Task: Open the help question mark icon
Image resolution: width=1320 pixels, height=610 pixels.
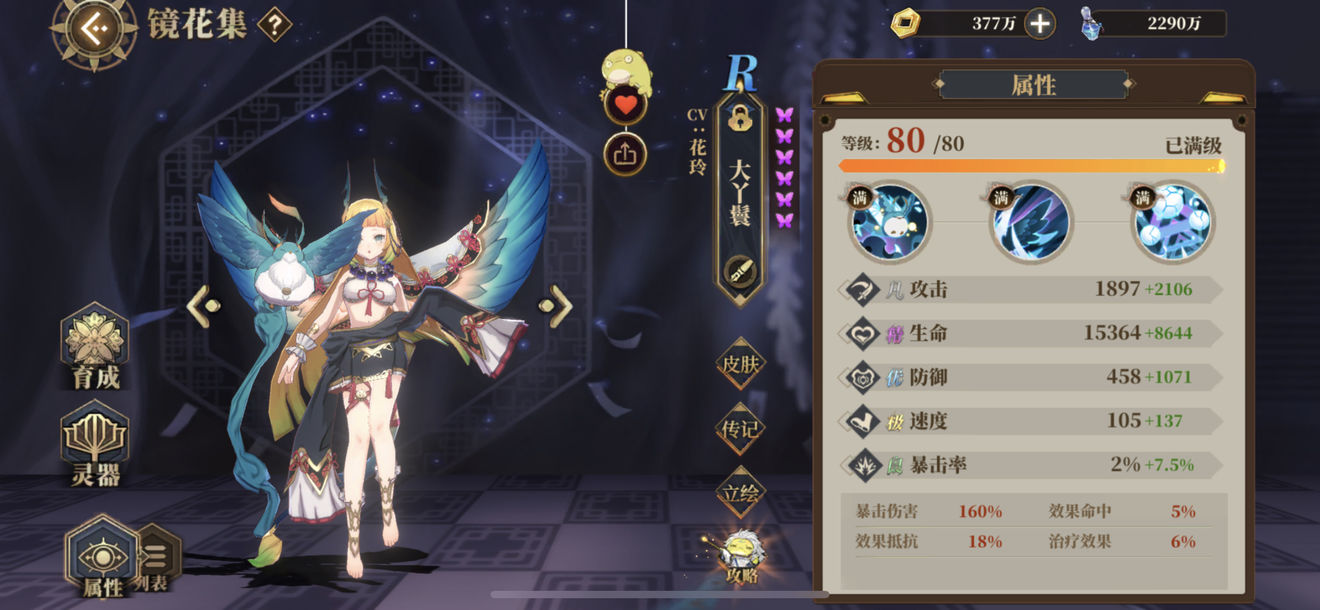Action: coord(275,25)
